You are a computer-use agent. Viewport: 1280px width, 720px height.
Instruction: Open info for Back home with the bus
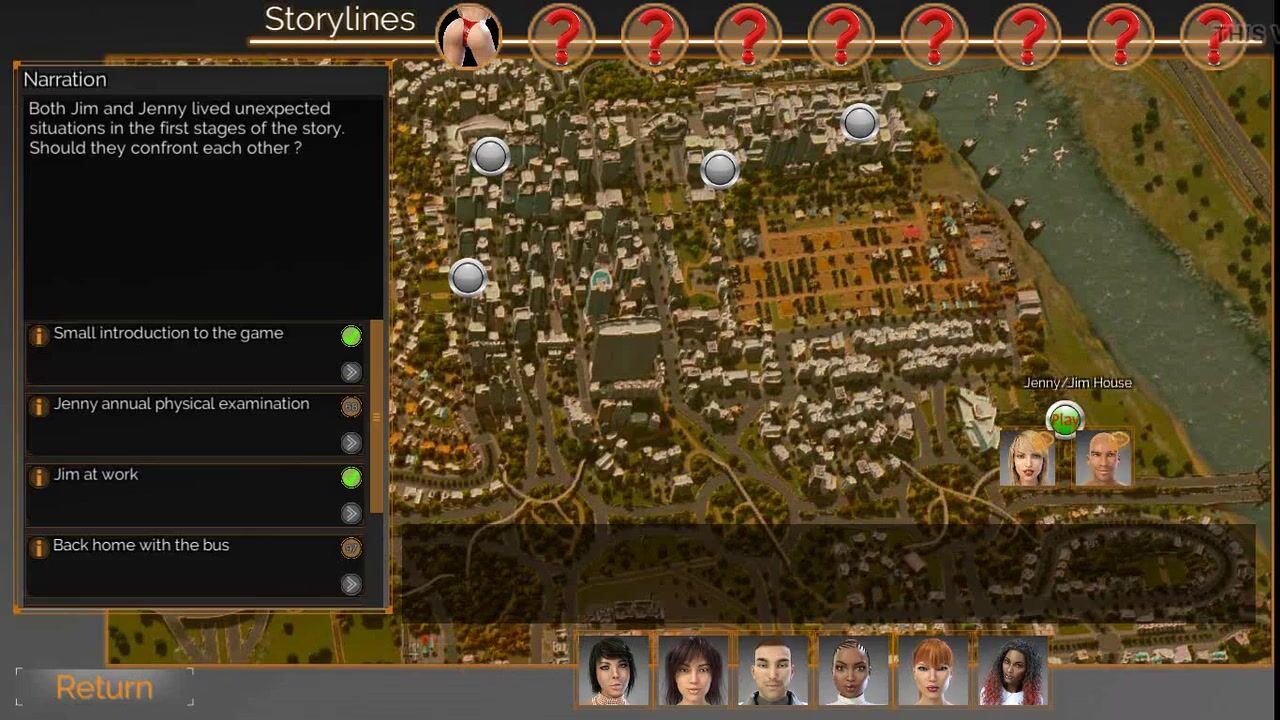[x=38, y=548]
